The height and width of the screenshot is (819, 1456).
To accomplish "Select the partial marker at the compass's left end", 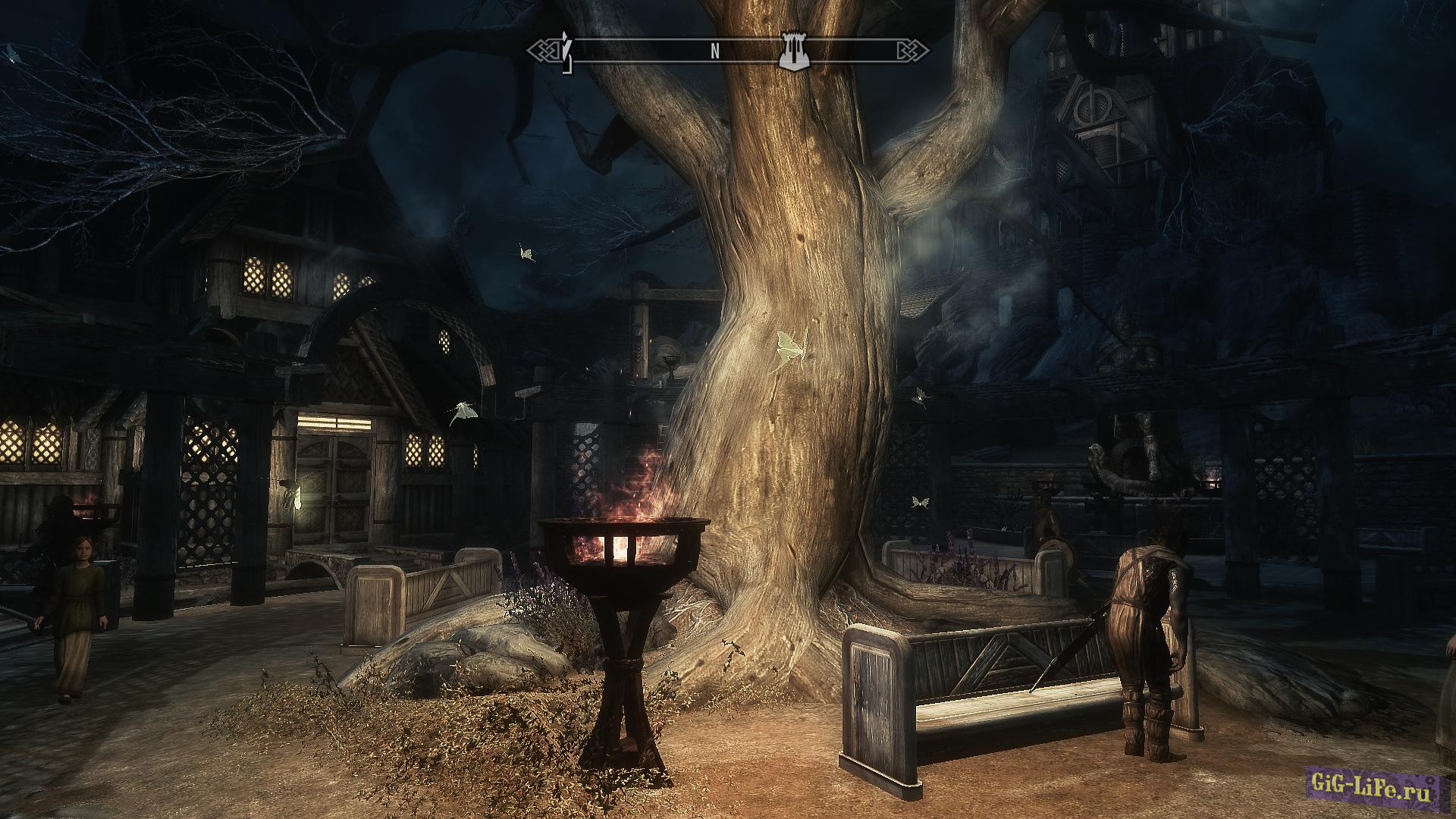I will 566,52.
